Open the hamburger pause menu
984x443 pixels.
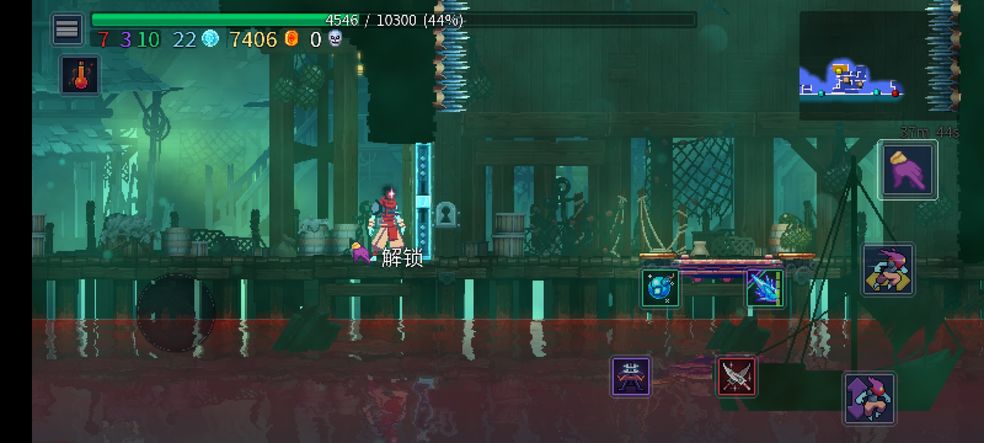tap(67, 29)
